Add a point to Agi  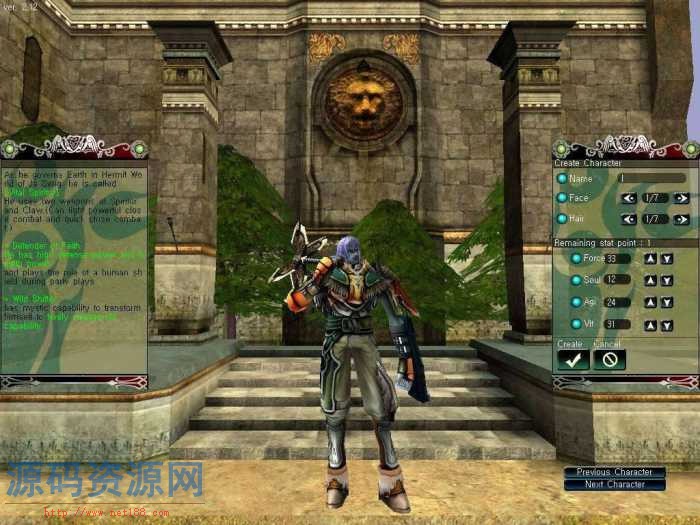[649, 302]
